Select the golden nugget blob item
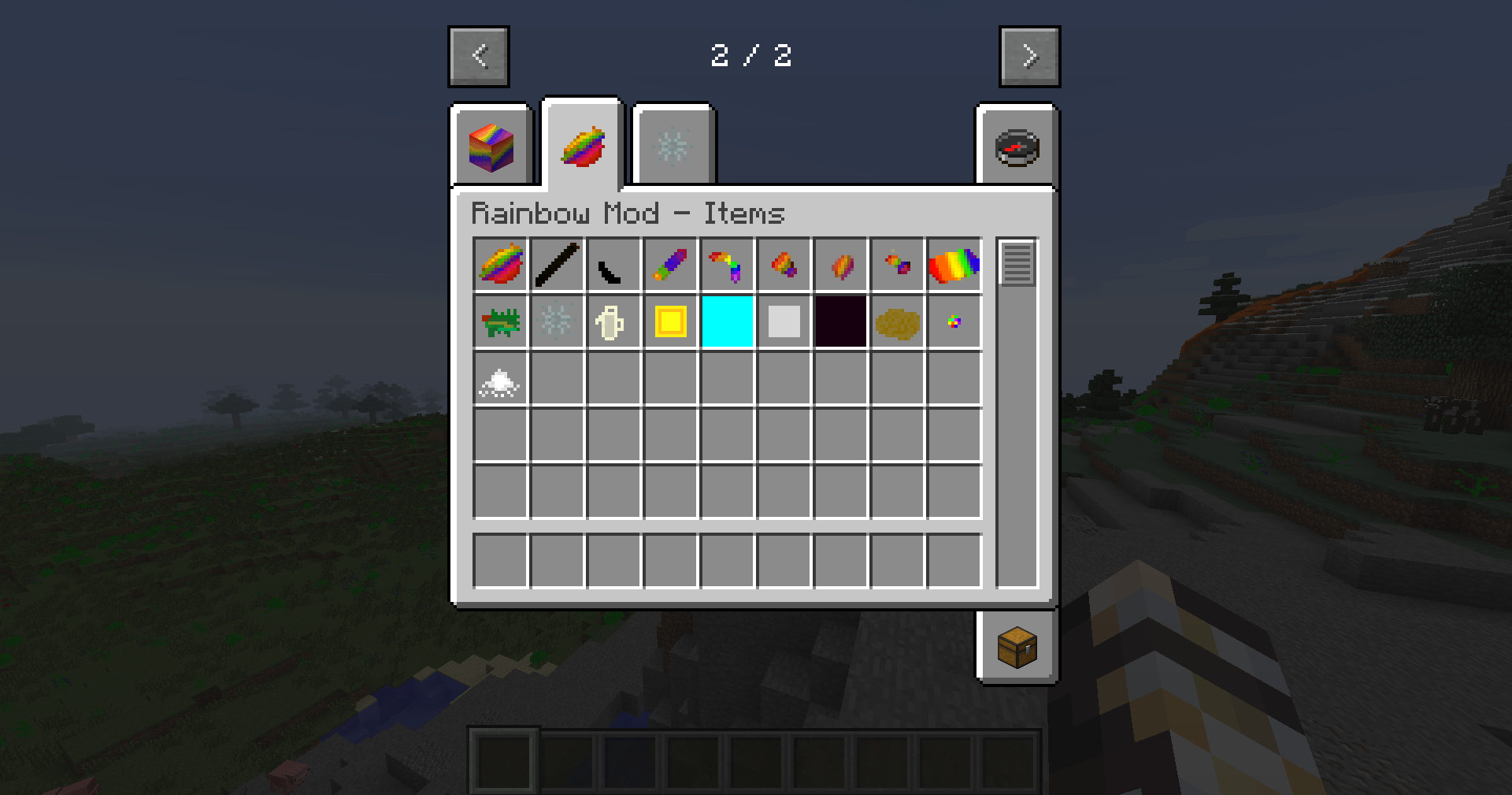1512x795 pixels. (x=898, y=321)
